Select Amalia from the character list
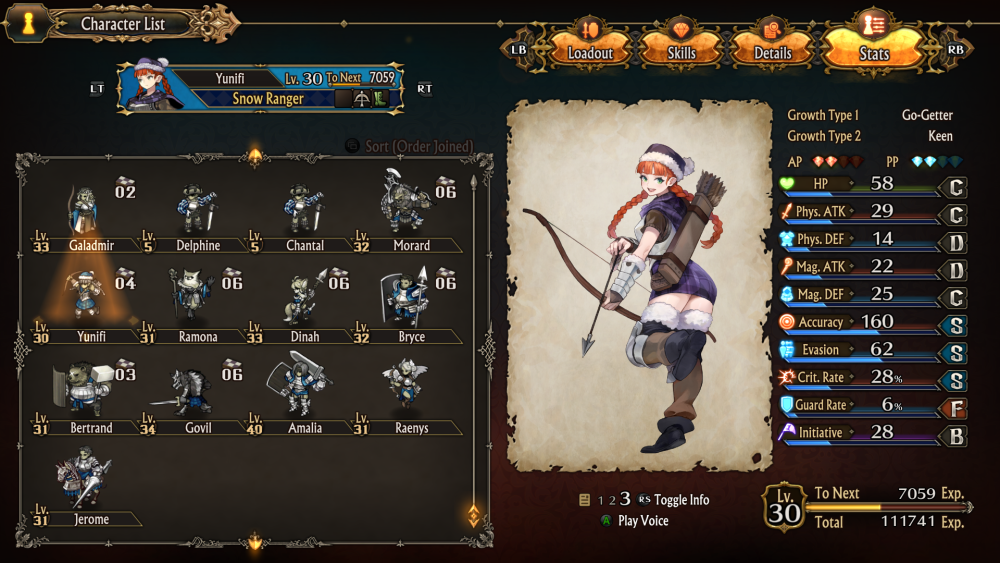This screenshot has height=563, width=1000. 304,397
